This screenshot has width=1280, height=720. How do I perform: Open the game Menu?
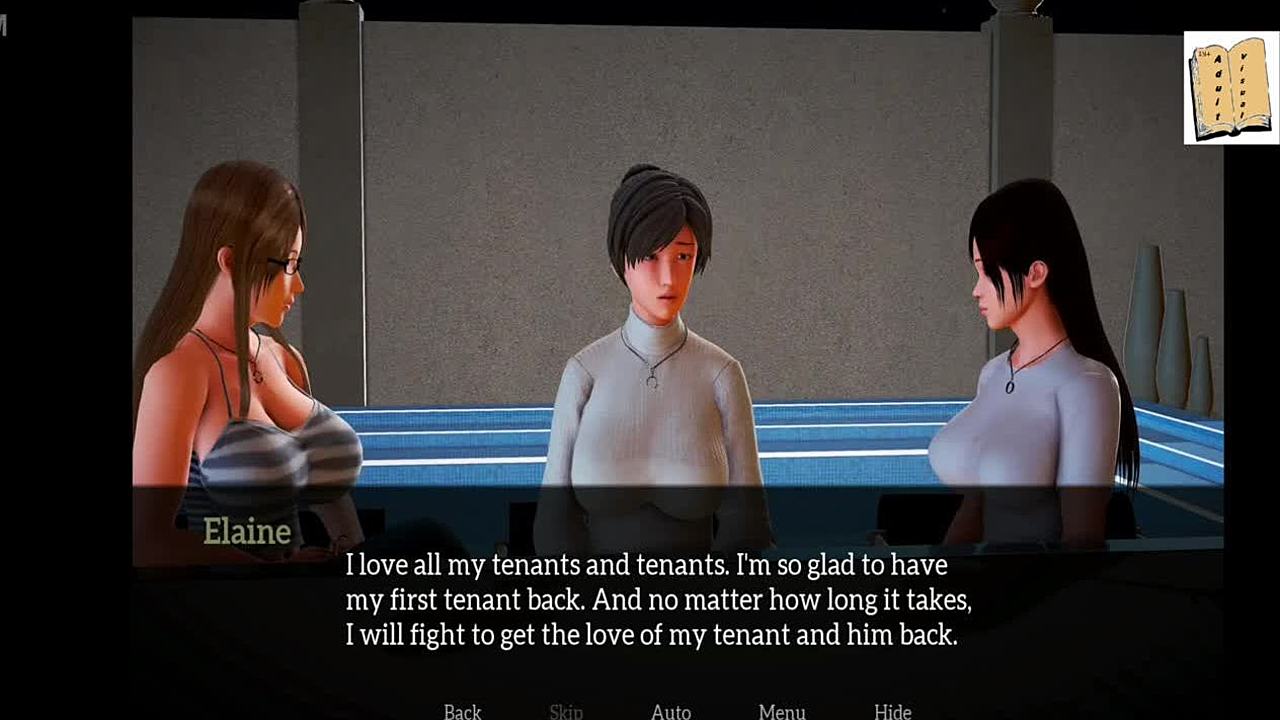(782, 711)
